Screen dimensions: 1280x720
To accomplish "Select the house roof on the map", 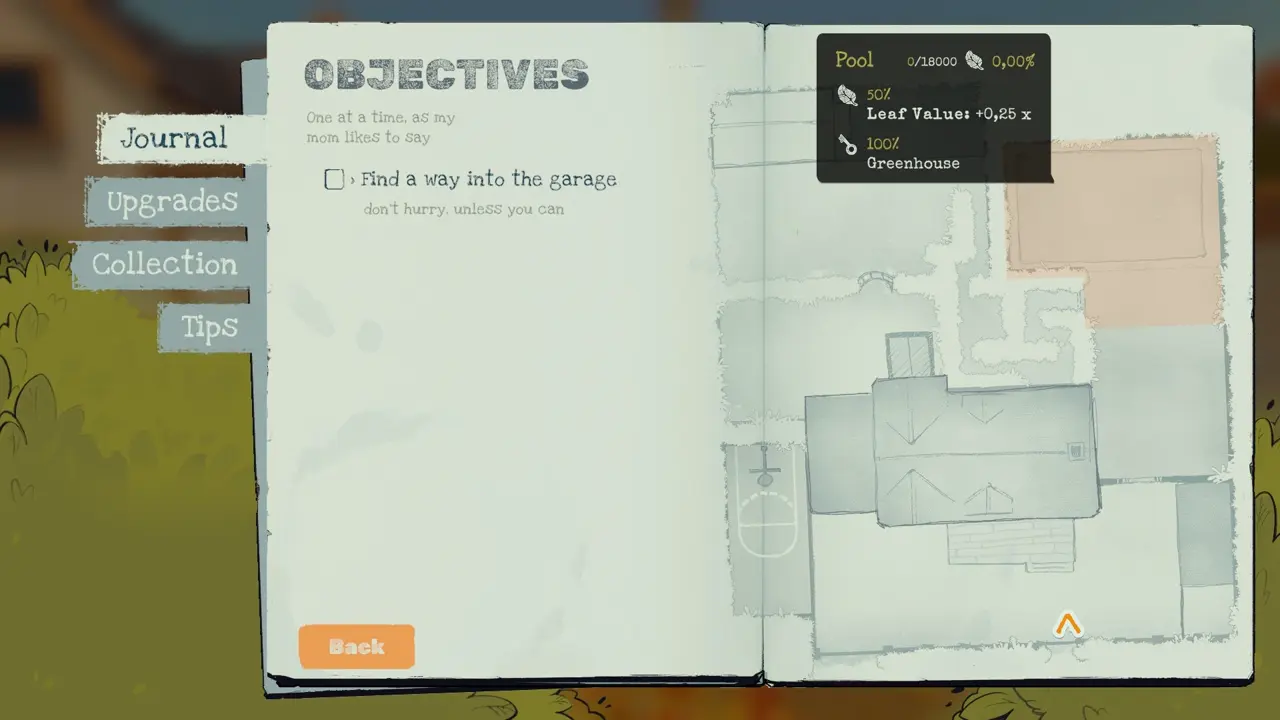I will click(x=985, y=450).
